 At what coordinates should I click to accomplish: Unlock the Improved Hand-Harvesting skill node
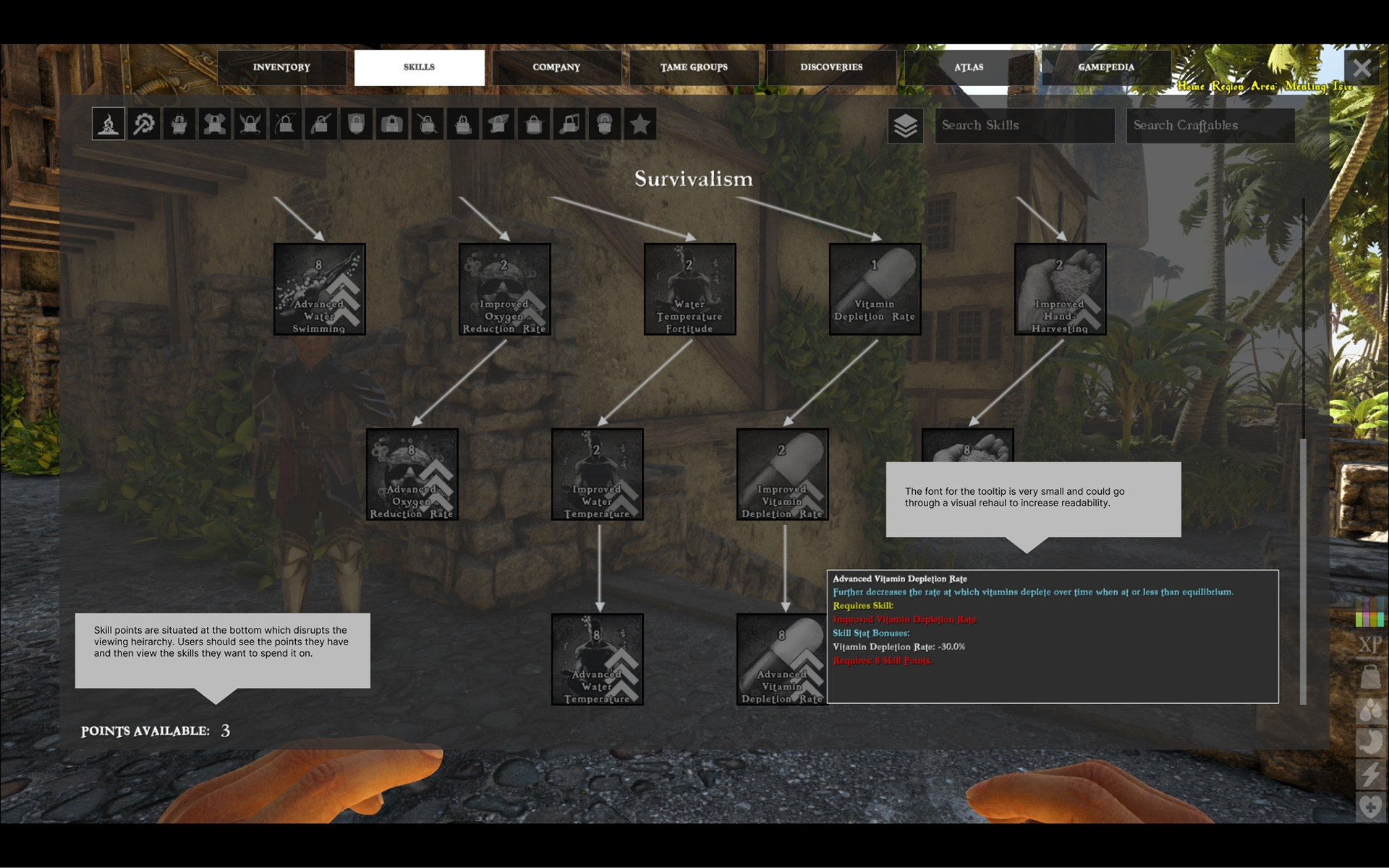[x=1059, y=289]
